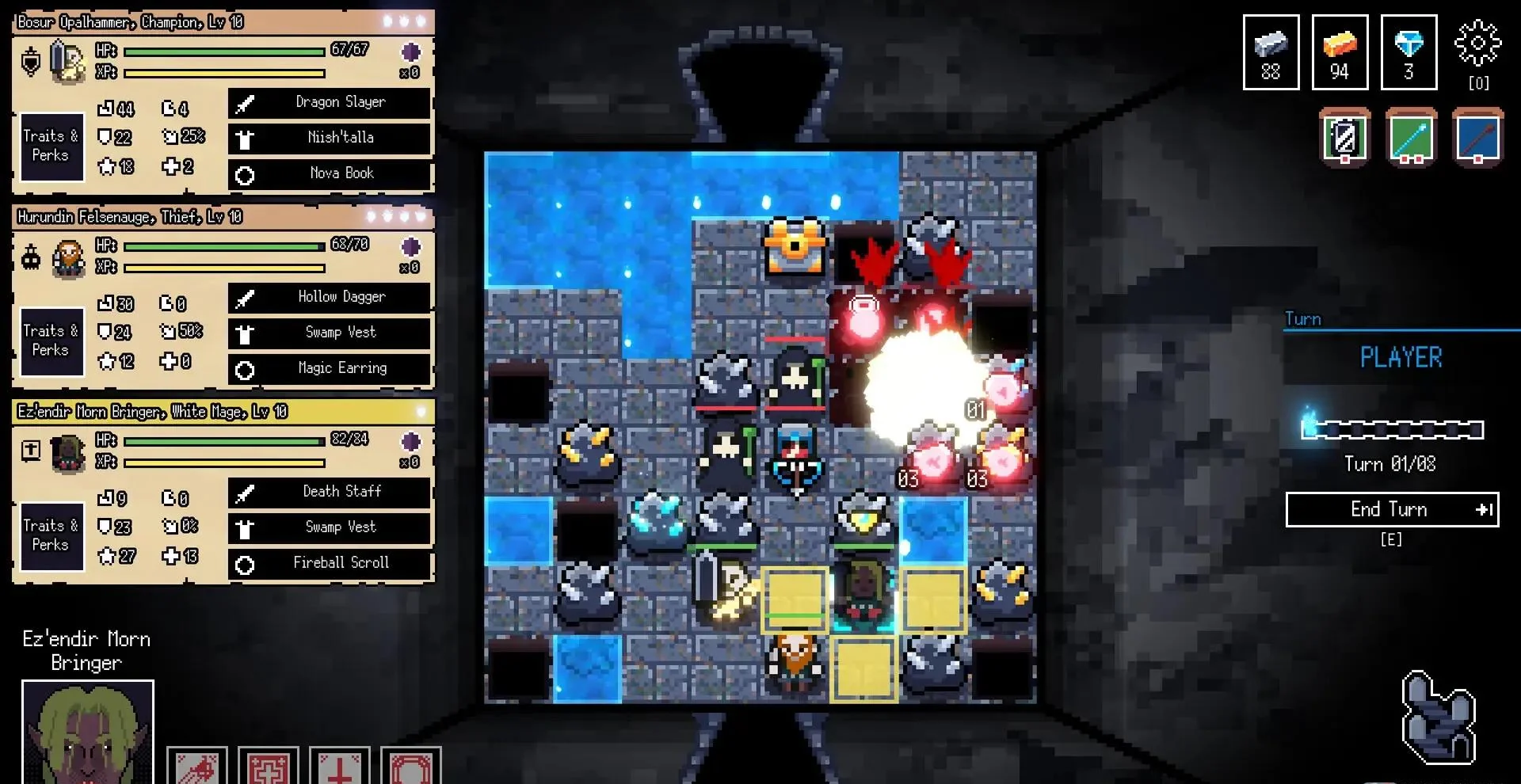This screenshot has width=1521, height=784.
Task: Use the cyan staff card
Action: (x=1411, y=138)
